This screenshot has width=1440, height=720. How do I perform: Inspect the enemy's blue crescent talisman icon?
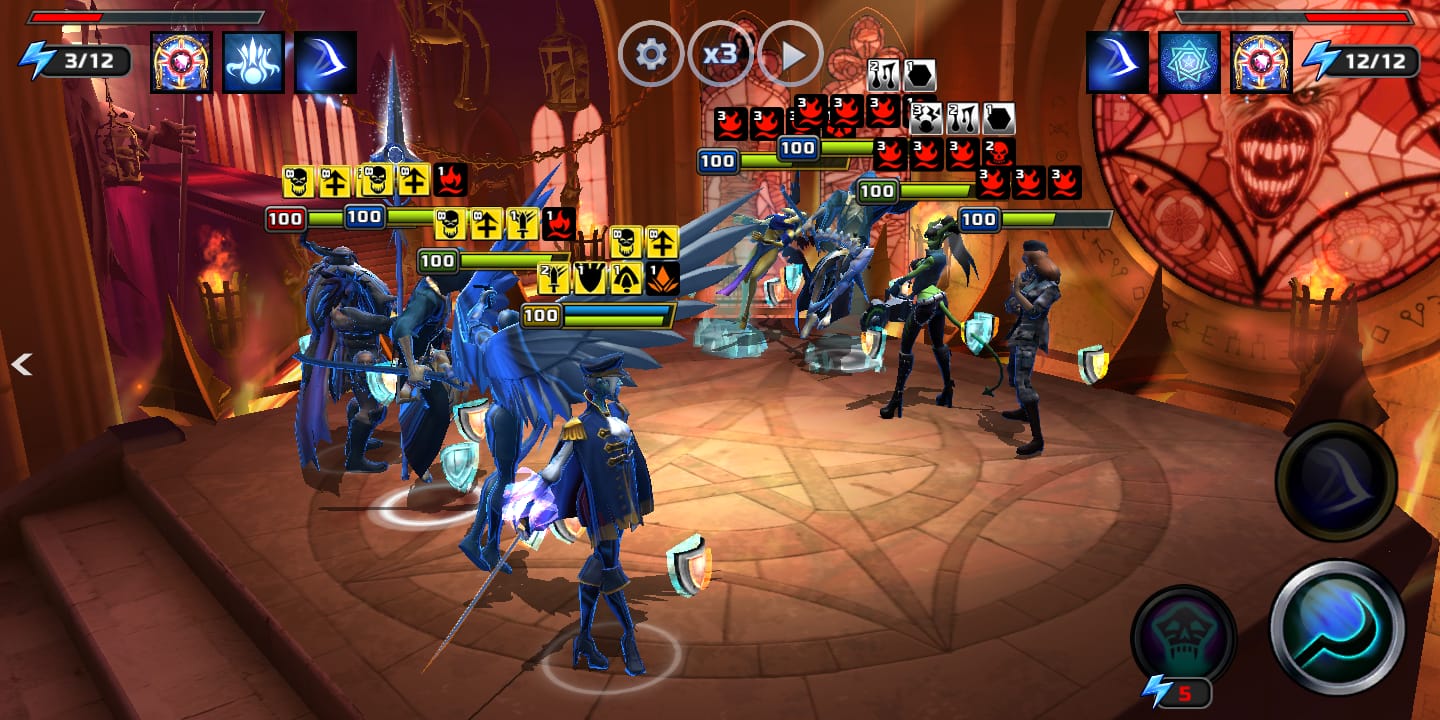point(1117,62)
